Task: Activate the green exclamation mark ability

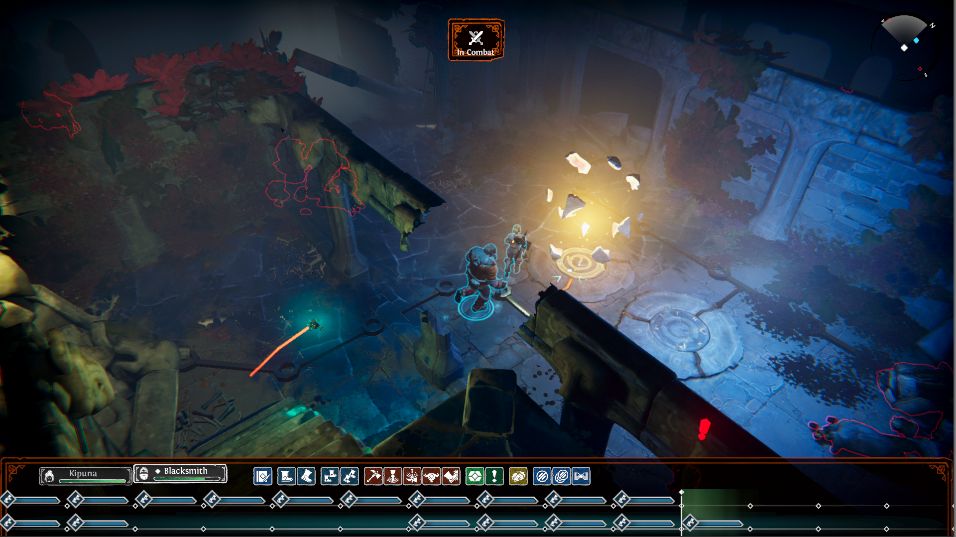Action: click(x=494, y=476)
